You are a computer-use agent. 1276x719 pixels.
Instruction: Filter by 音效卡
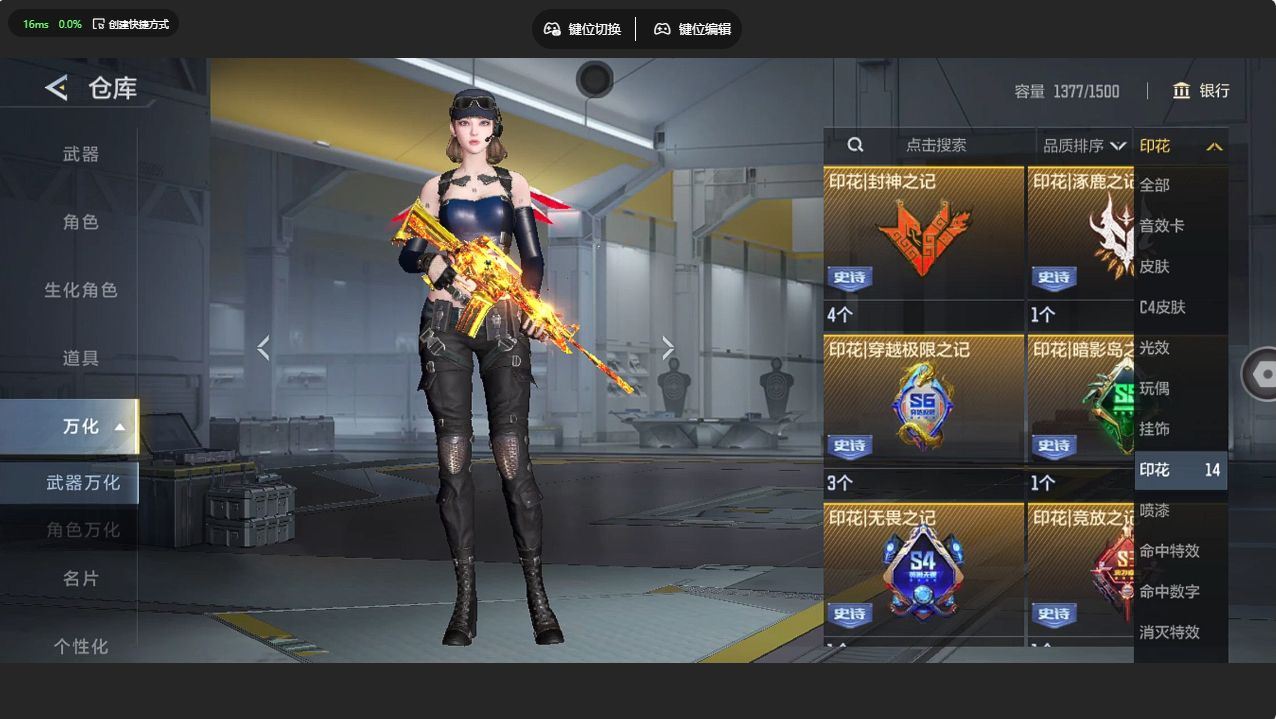[1162, 226]
